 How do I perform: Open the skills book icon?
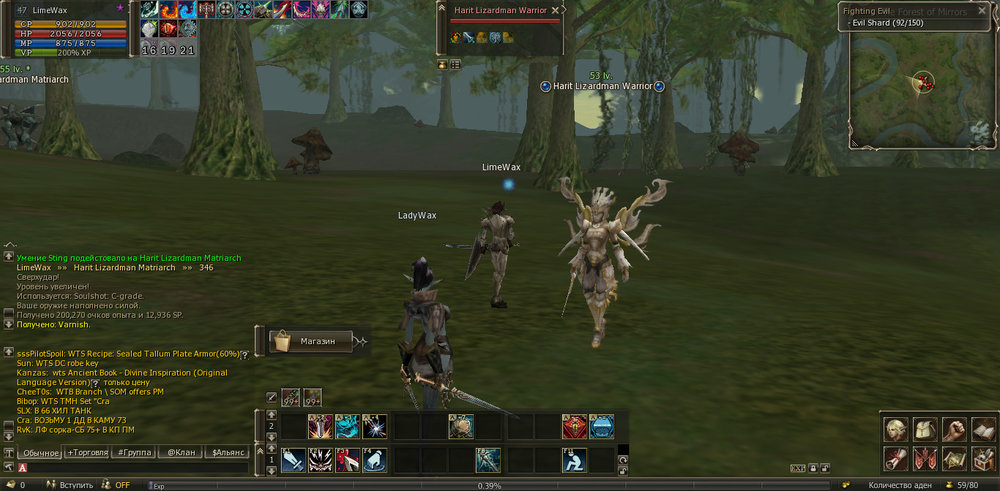click(981, 430)
